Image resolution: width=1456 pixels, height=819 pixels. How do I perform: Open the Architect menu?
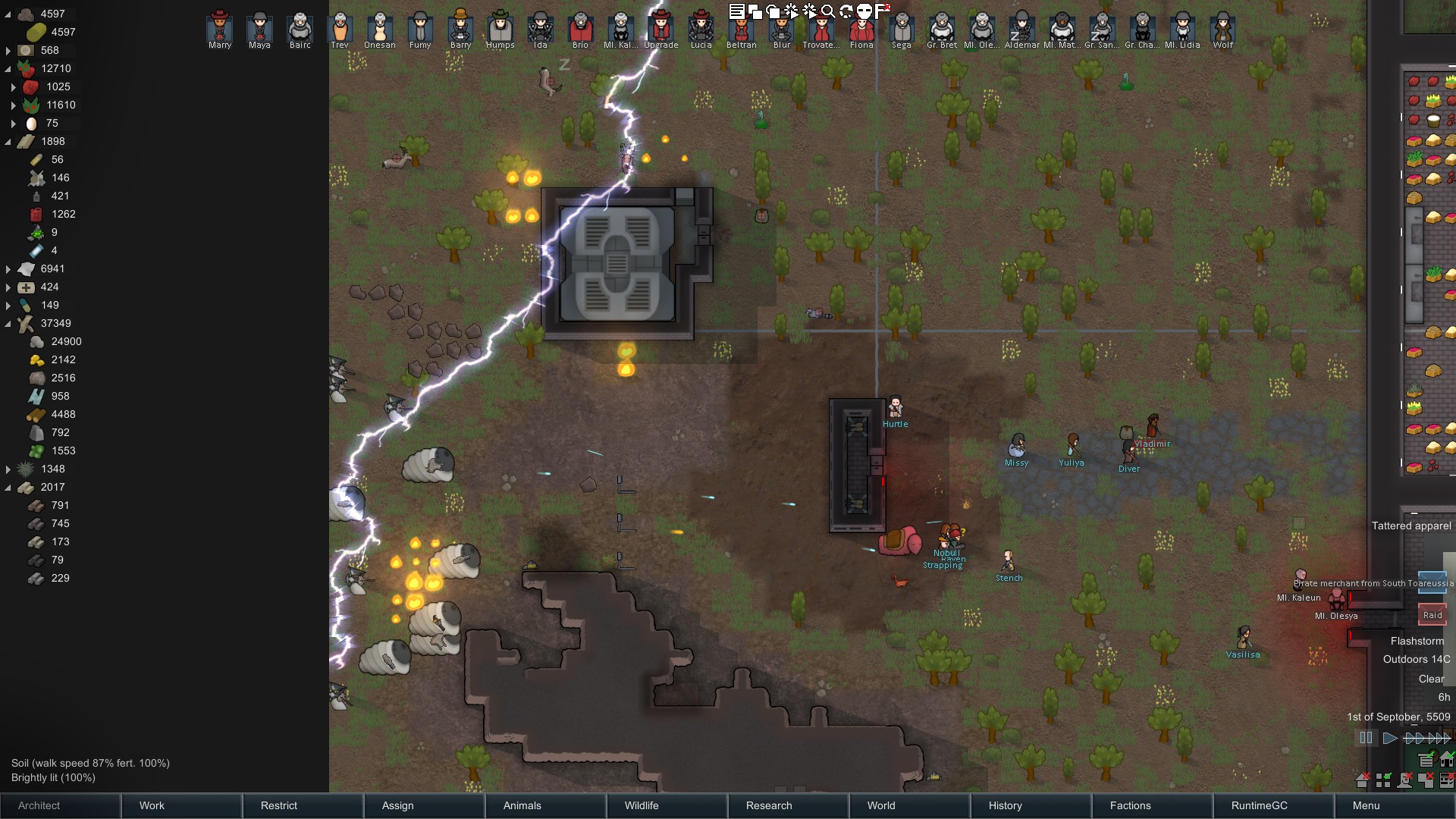pyautogui.click(x=61, y=805)
